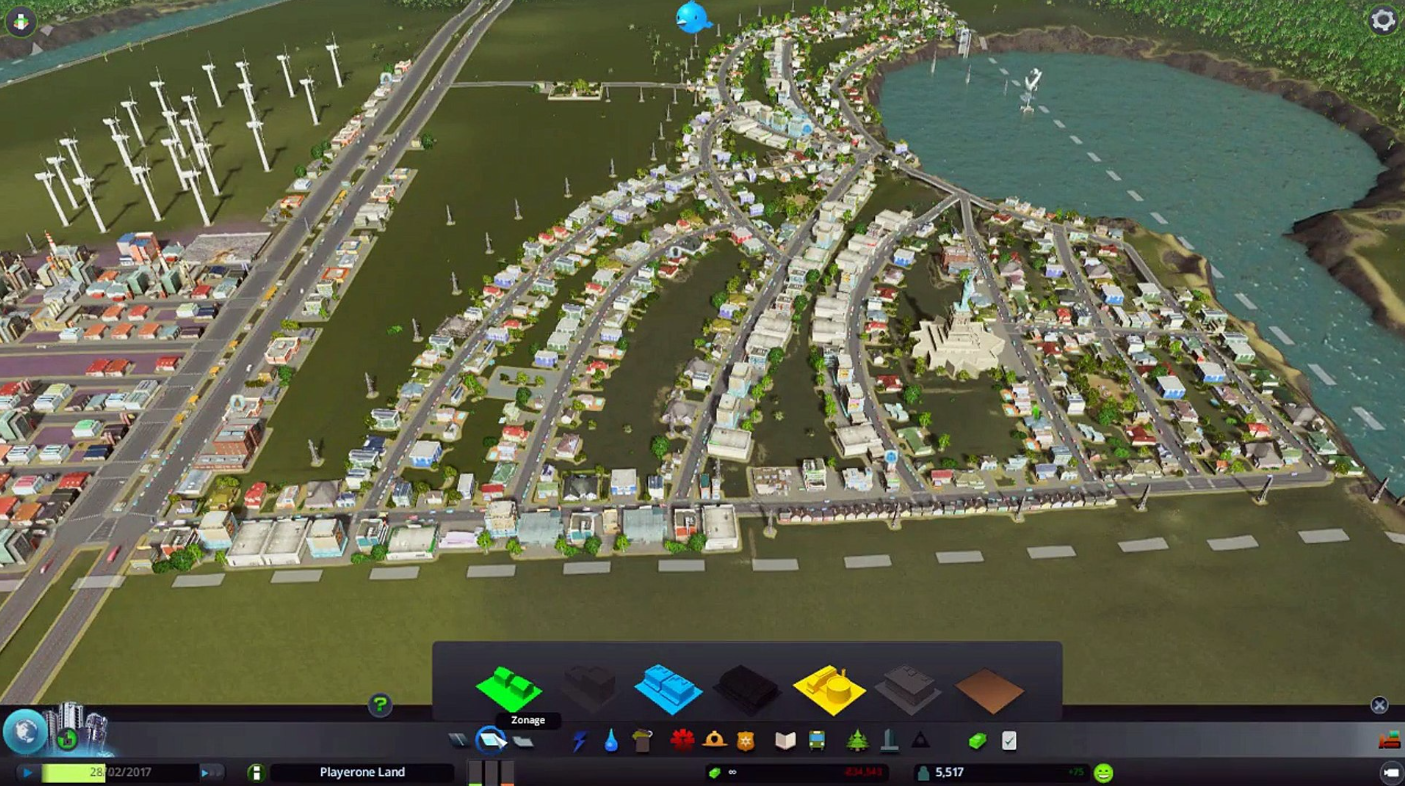
Task: Select green residential zoning type
Action: (x=511, y=686)
